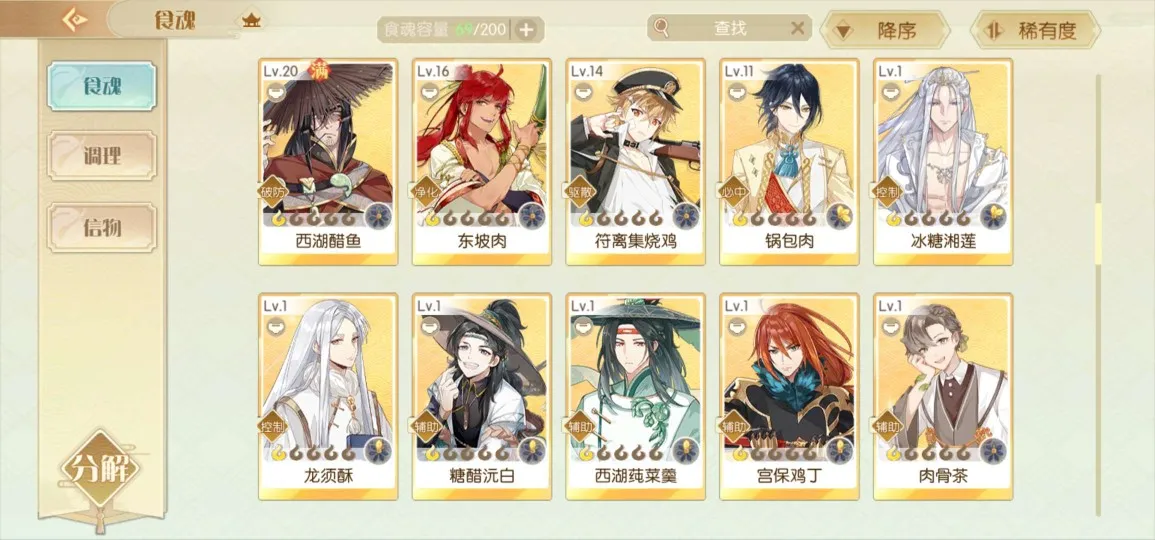Toggle the 降序 sort order
This screenshot has width=1155, height=540.
pos(882,30)
